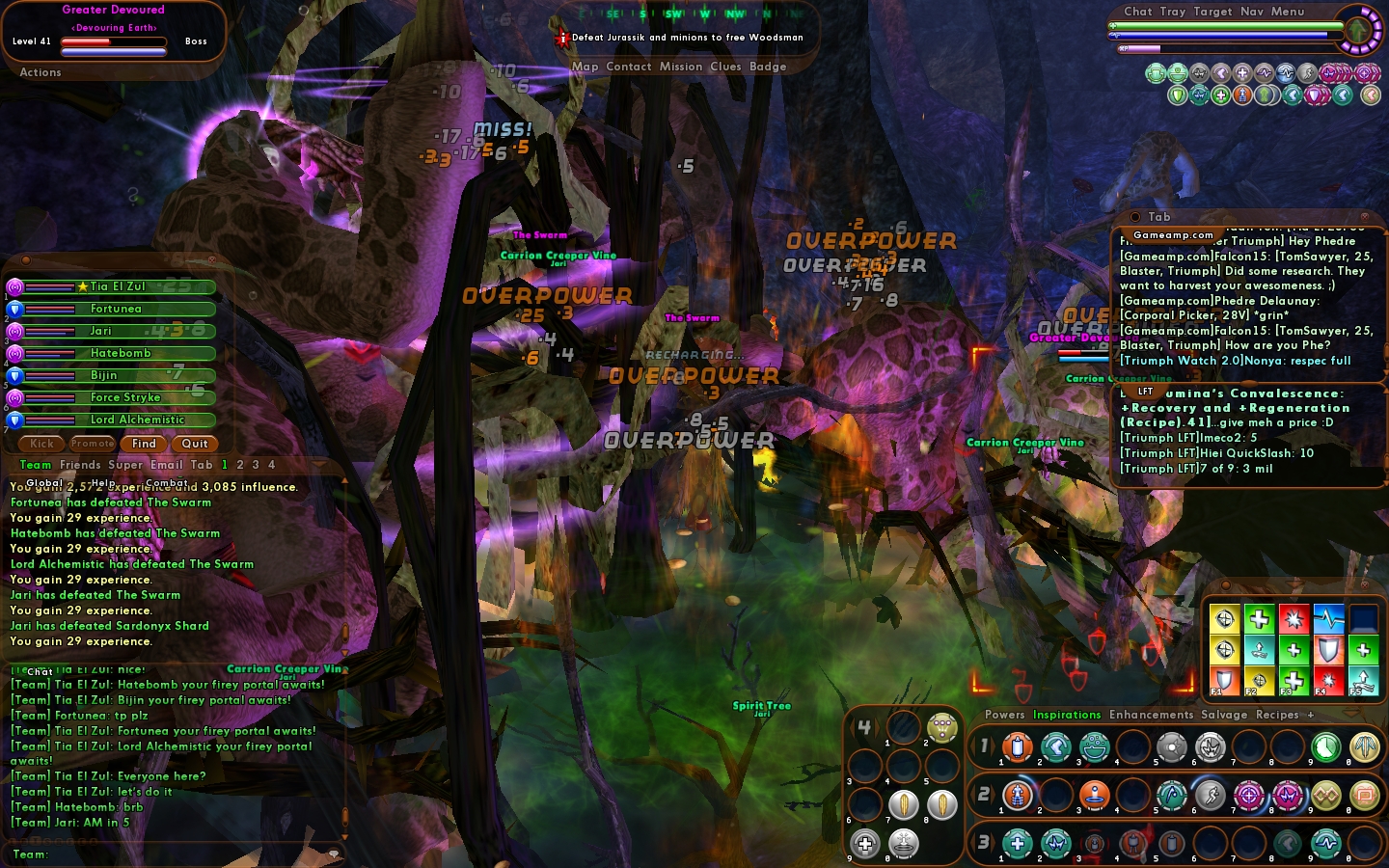Open the Tray option in top bar
This screenshot has height=868, width=1389.
coord(1173,12)
